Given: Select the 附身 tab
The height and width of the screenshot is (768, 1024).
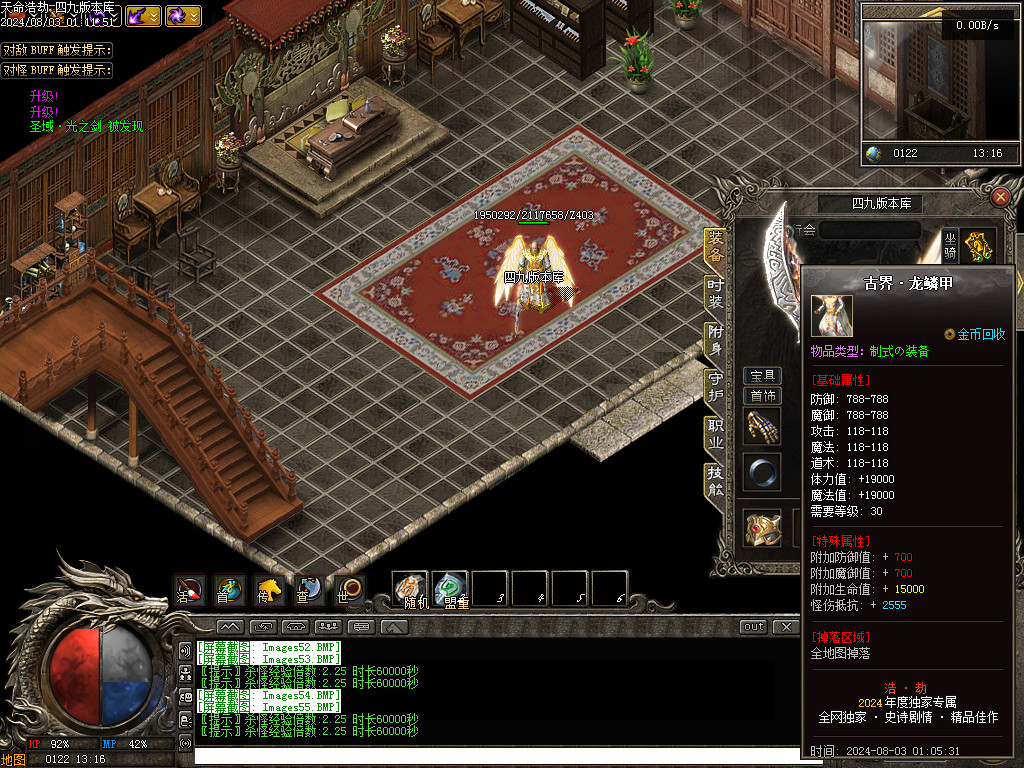Looking at the screenshot, I should 715,339.
